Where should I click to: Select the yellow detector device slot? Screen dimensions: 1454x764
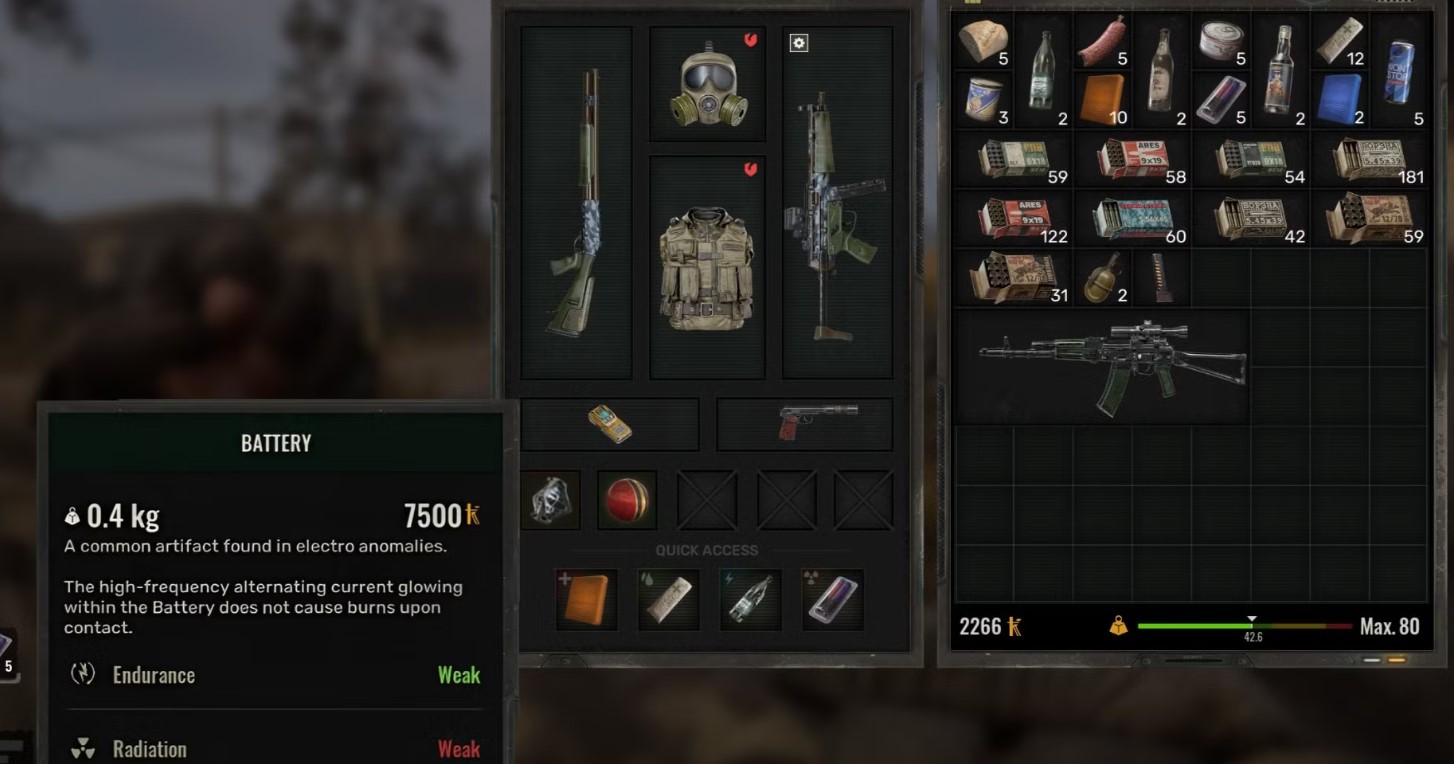(609, 424)
